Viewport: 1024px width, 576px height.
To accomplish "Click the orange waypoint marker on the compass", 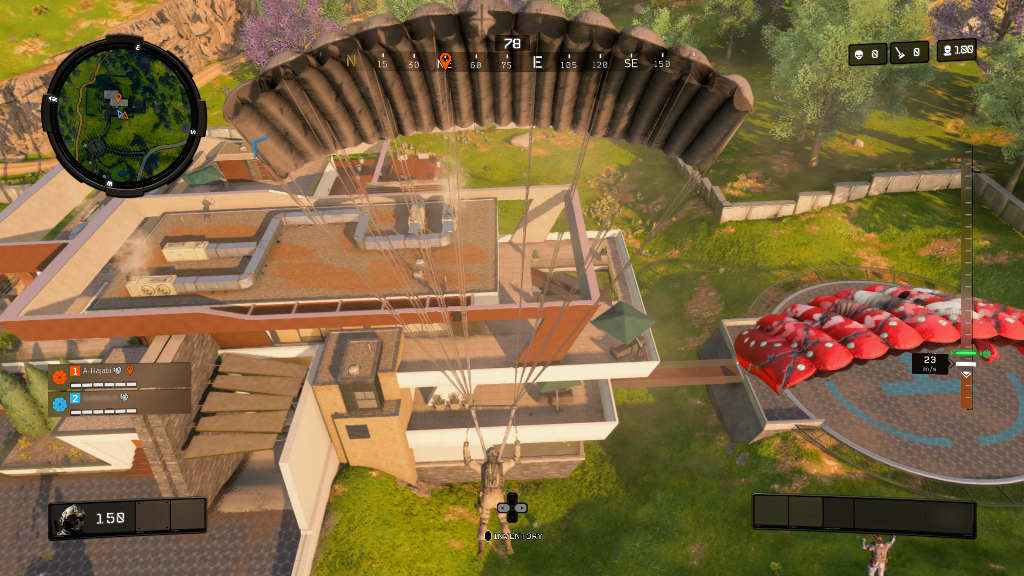I will [x=445, y=61].
